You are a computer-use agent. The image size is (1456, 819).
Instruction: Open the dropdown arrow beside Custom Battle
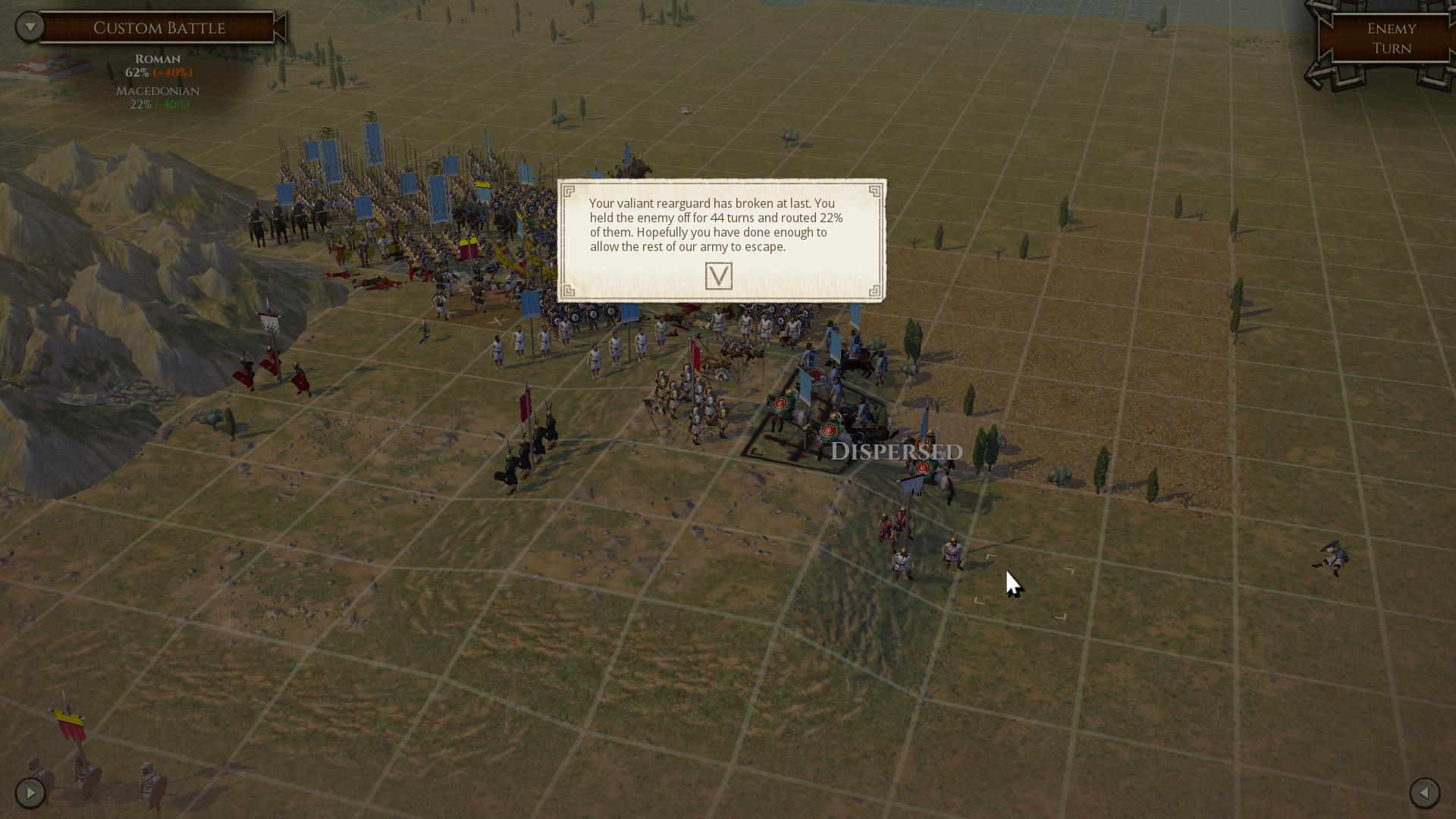(30, 27)
